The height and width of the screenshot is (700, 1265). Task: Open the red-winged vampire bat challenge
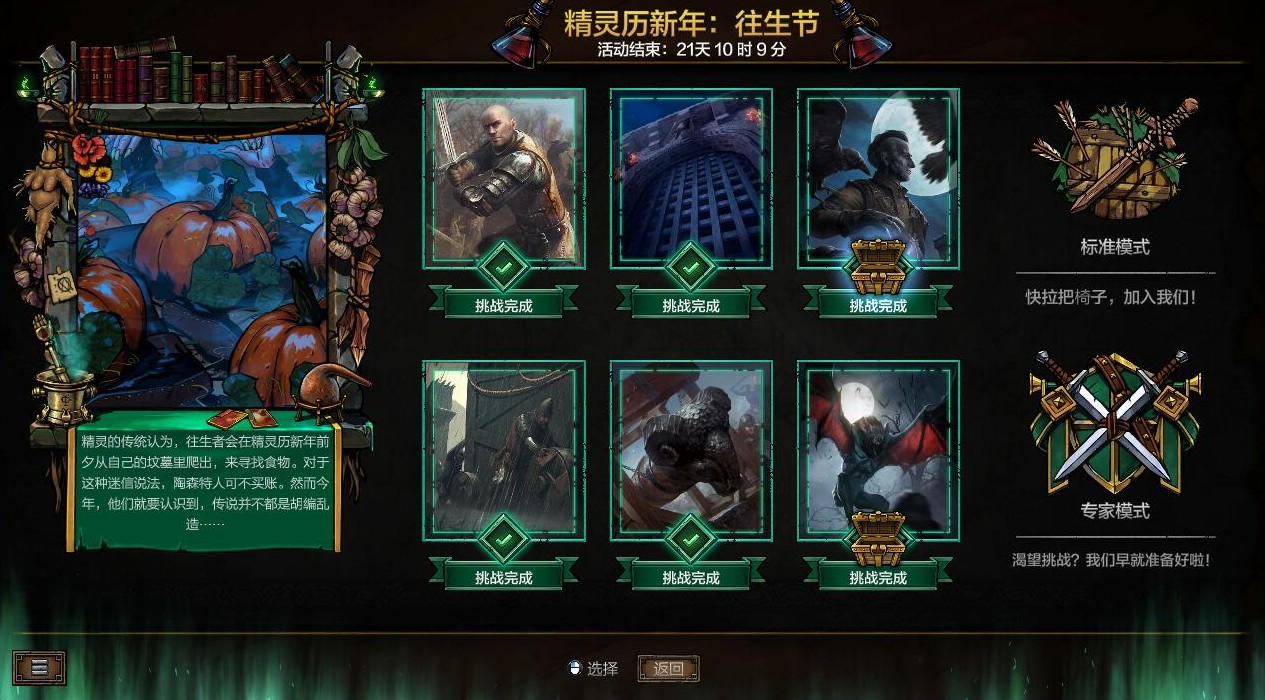tap(877, 450)
